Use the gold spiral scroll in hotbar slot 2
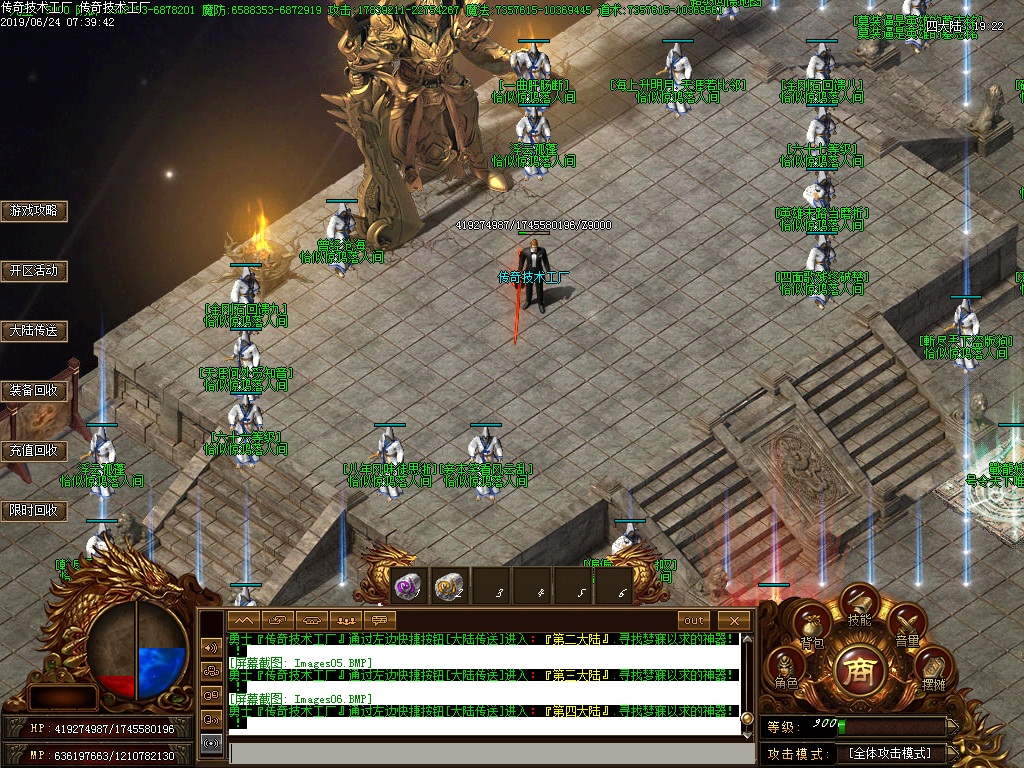Screen dimensions: 1024x768 pyautogui.click(x=450, y=588)
